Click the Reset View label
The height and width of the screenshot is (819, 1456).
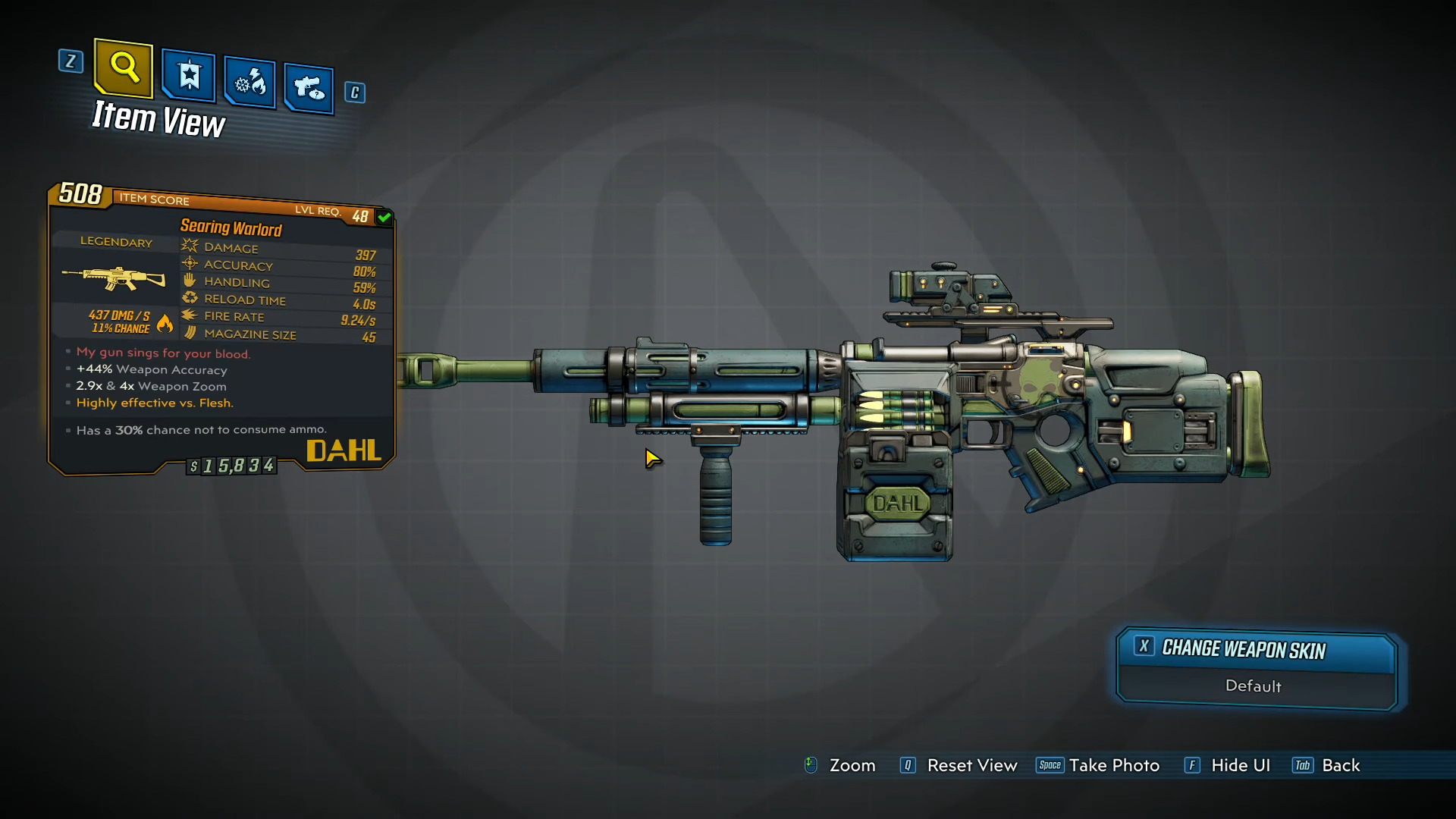(x=971, y=766)
